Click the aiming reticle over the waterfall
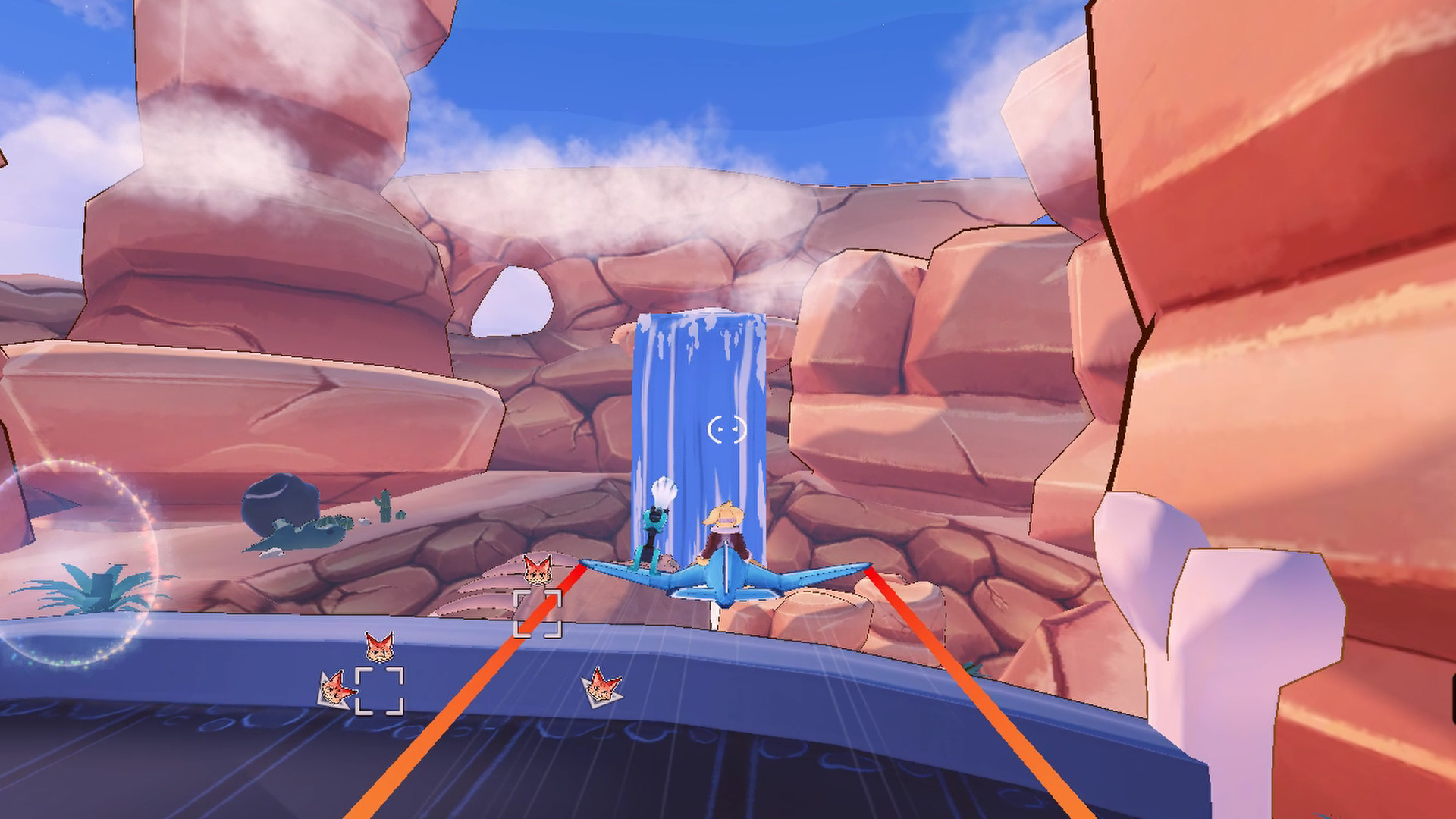Image resolution: width=1456 pixels, height=819 pixels. tap(728, 429)
